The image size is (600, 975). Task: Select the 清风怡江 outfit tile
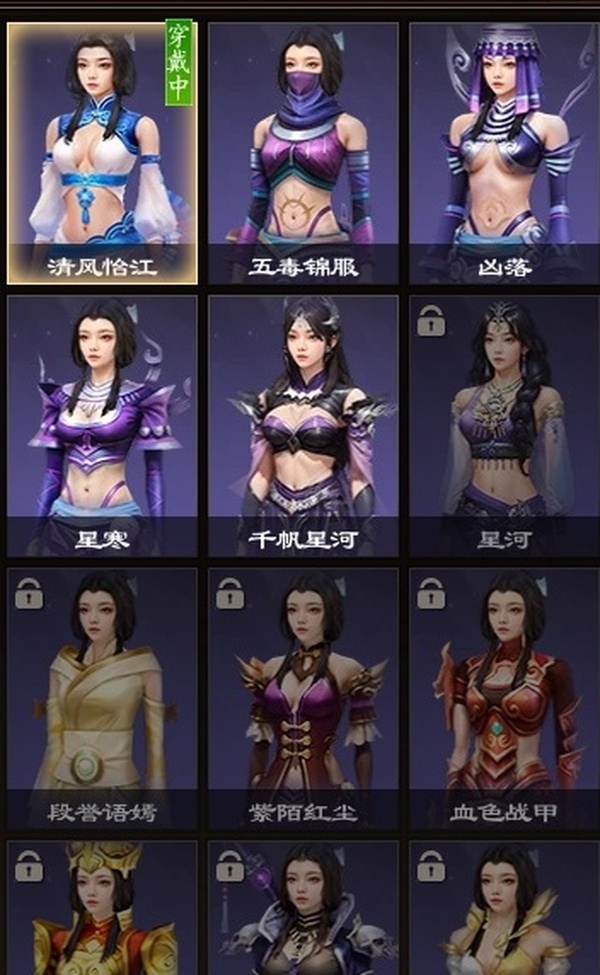[103, 153]
